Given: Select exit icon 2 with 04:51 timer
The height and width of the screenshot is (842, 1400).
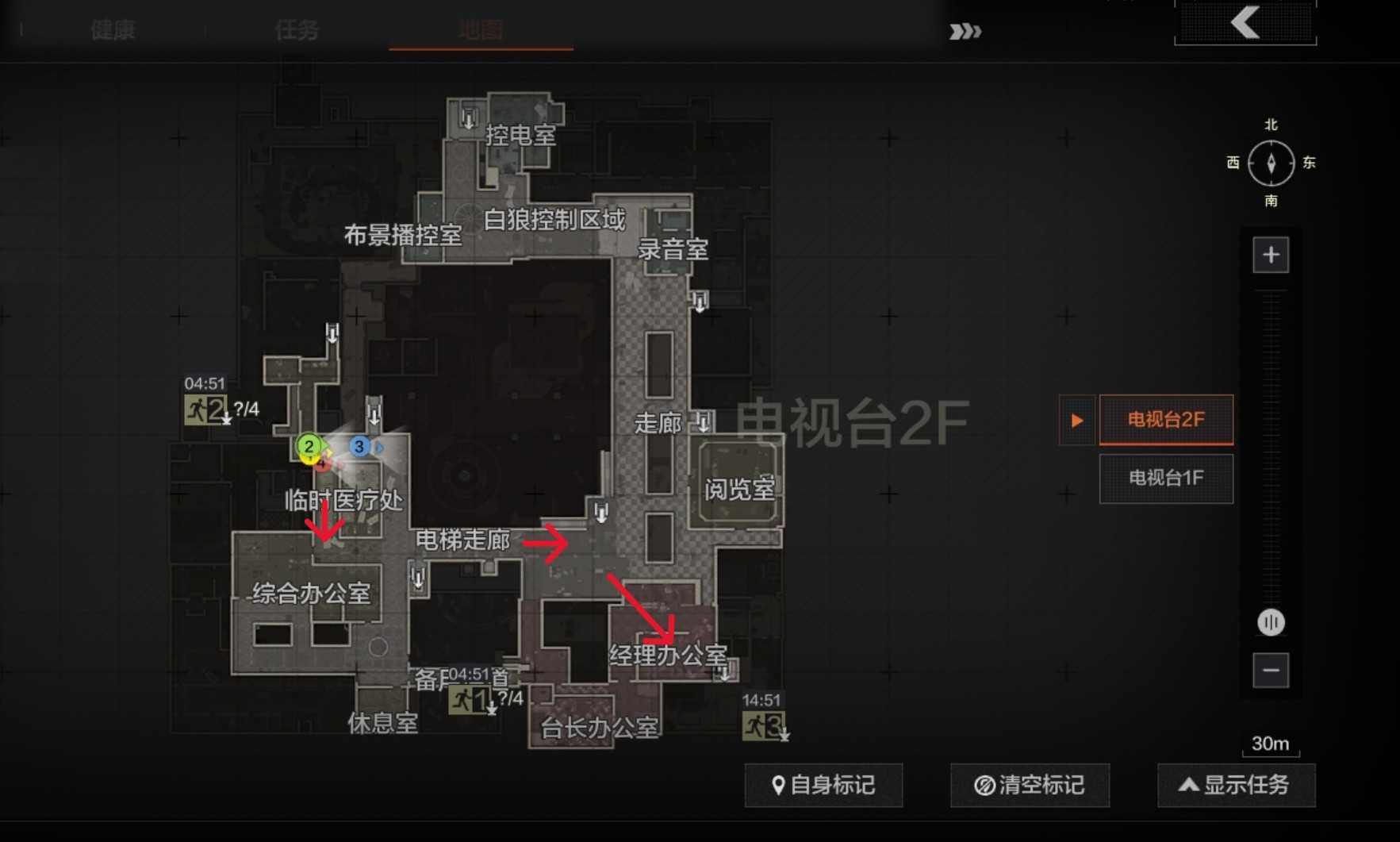Looking at the screenshot, I should tap(205, 411).
